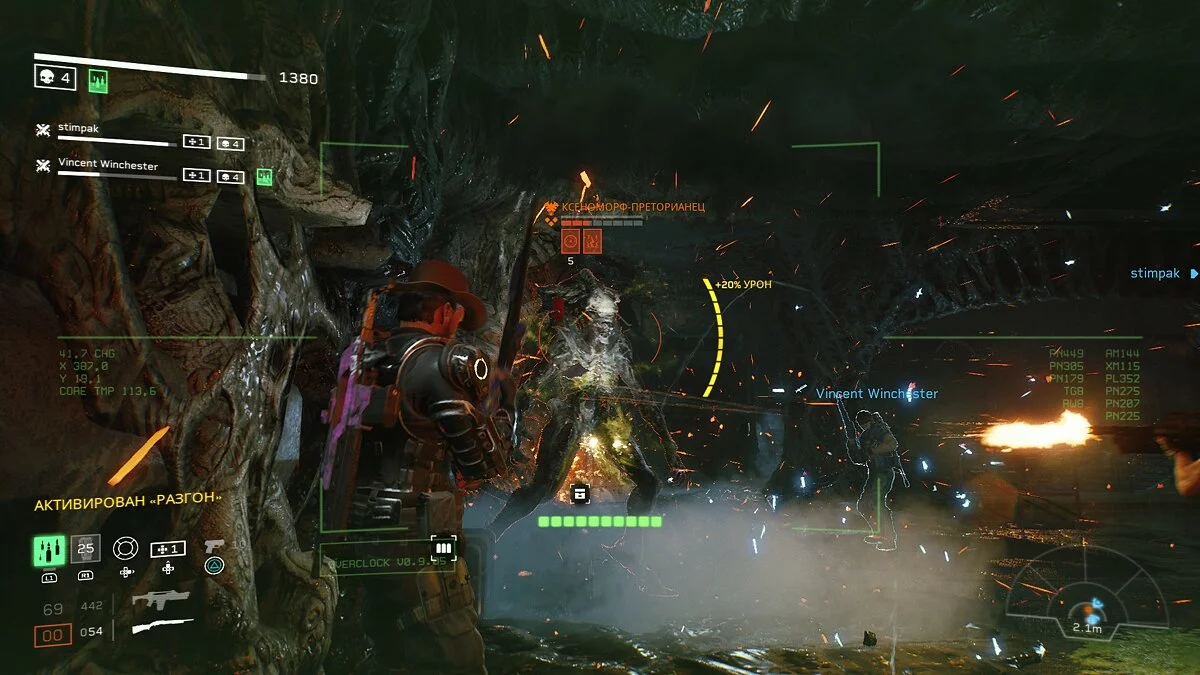Choose the pulse rifle weapon slot
Viewport: 1200px width, 675px height.
(x=161, y=599)
